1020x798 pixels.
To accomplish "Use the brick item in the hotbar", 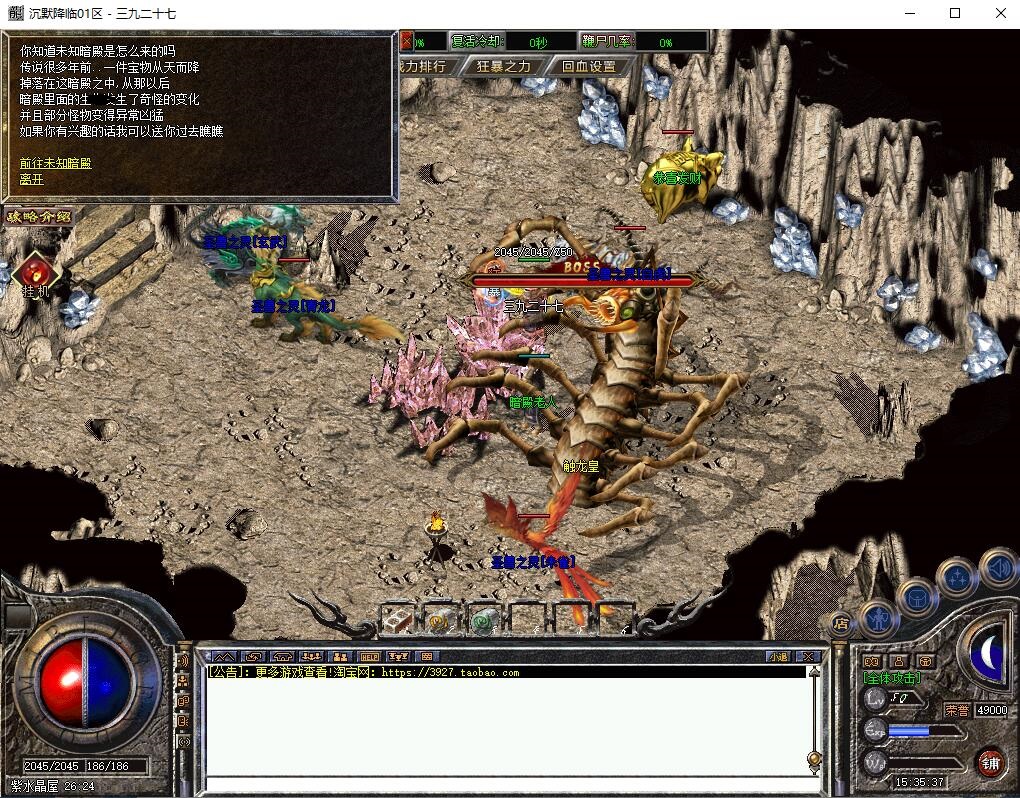I will [x=398, y=620].
